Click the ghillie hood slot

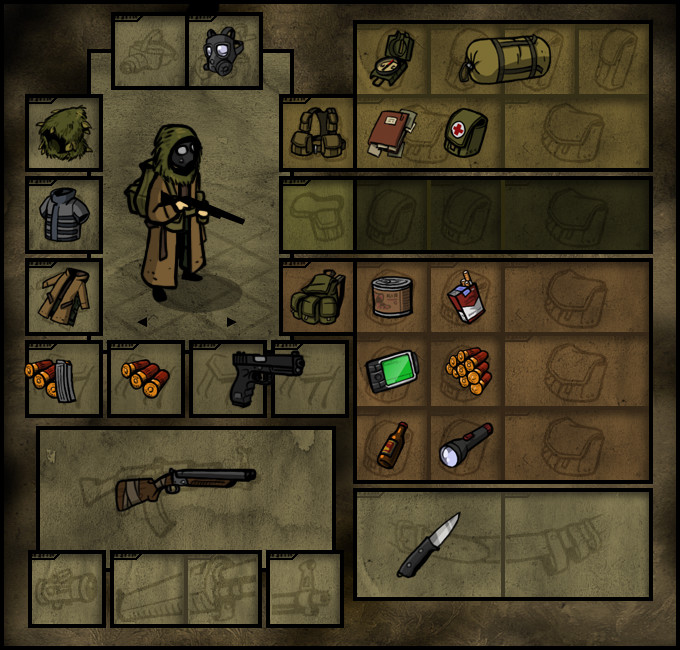(x=64, y=133)
